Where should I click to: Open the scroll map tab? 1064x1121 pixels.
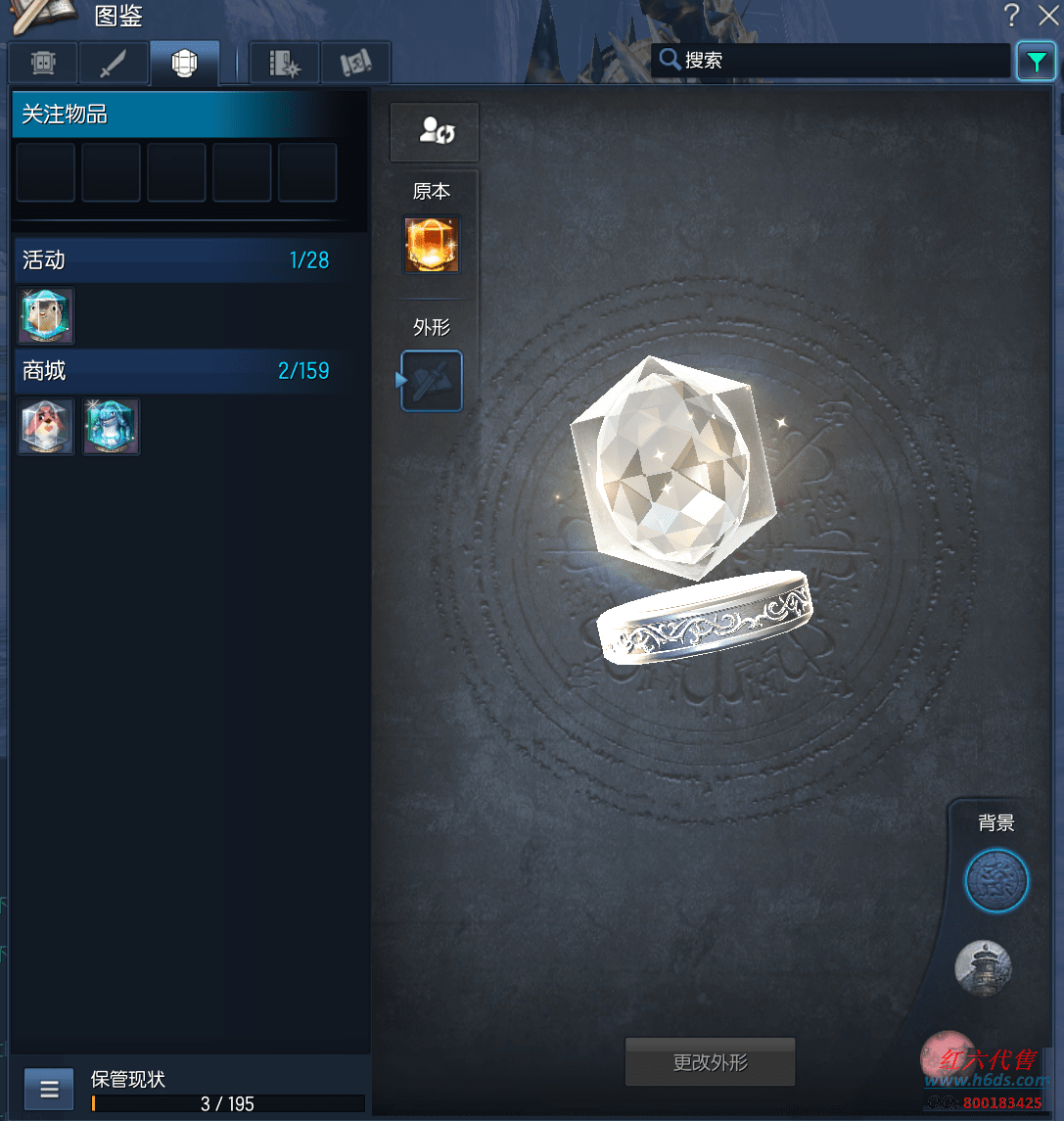pos(355,63)
